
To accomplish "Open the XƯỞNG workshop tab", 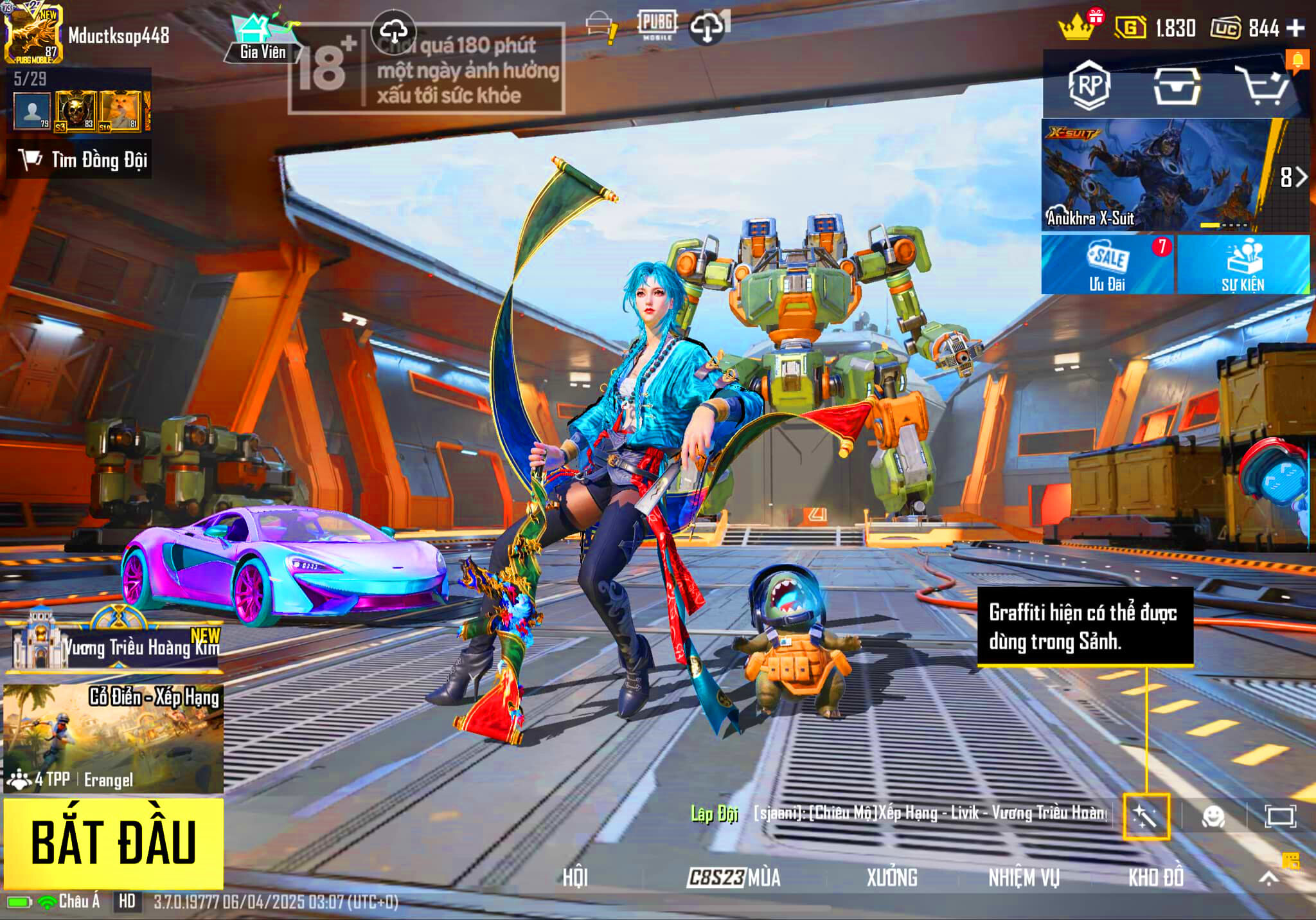I will pos(892,877).
